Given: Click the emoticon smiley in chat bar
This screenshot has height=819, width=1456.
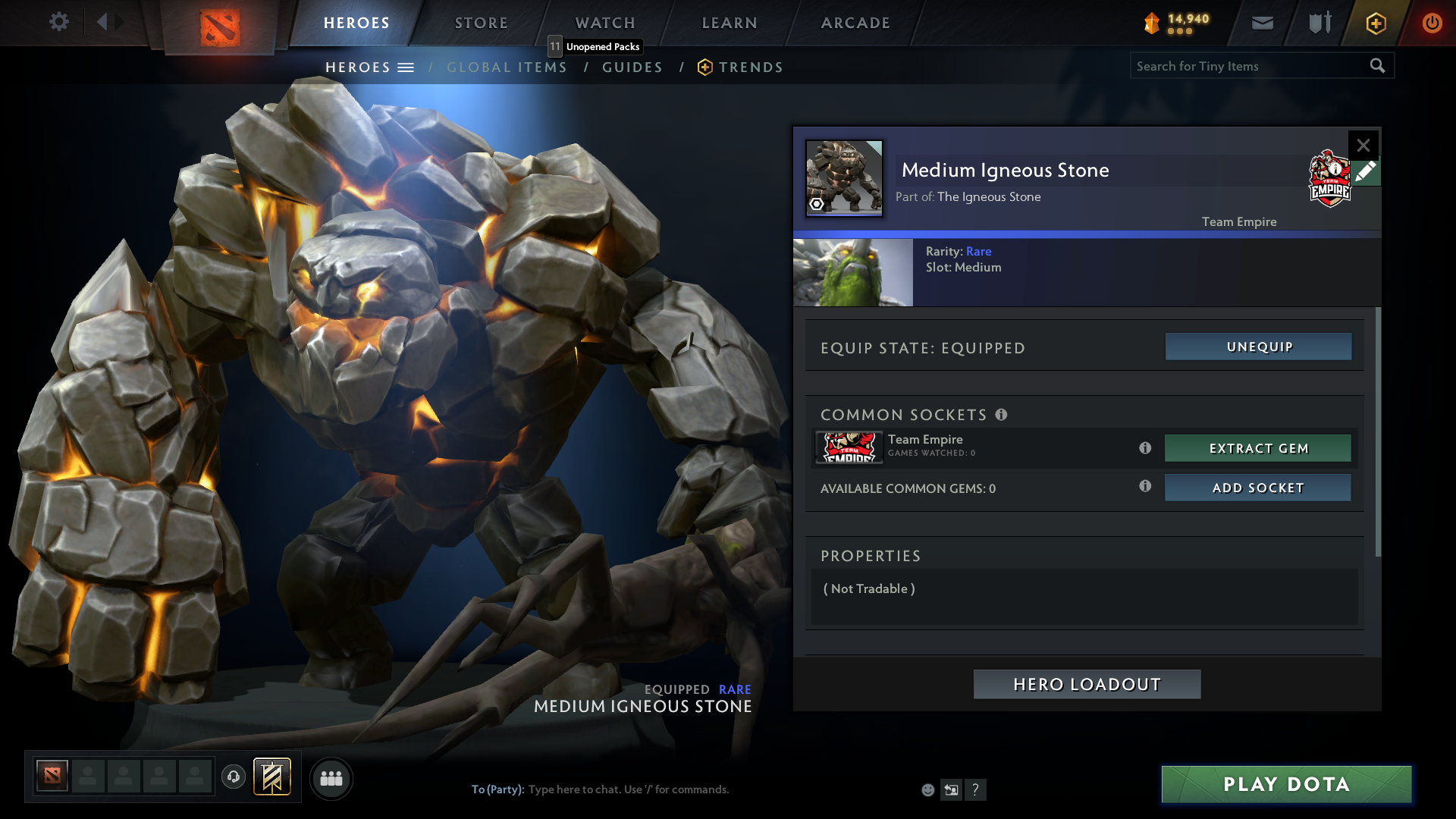Looking at the screenshot, I should point(927,789).
